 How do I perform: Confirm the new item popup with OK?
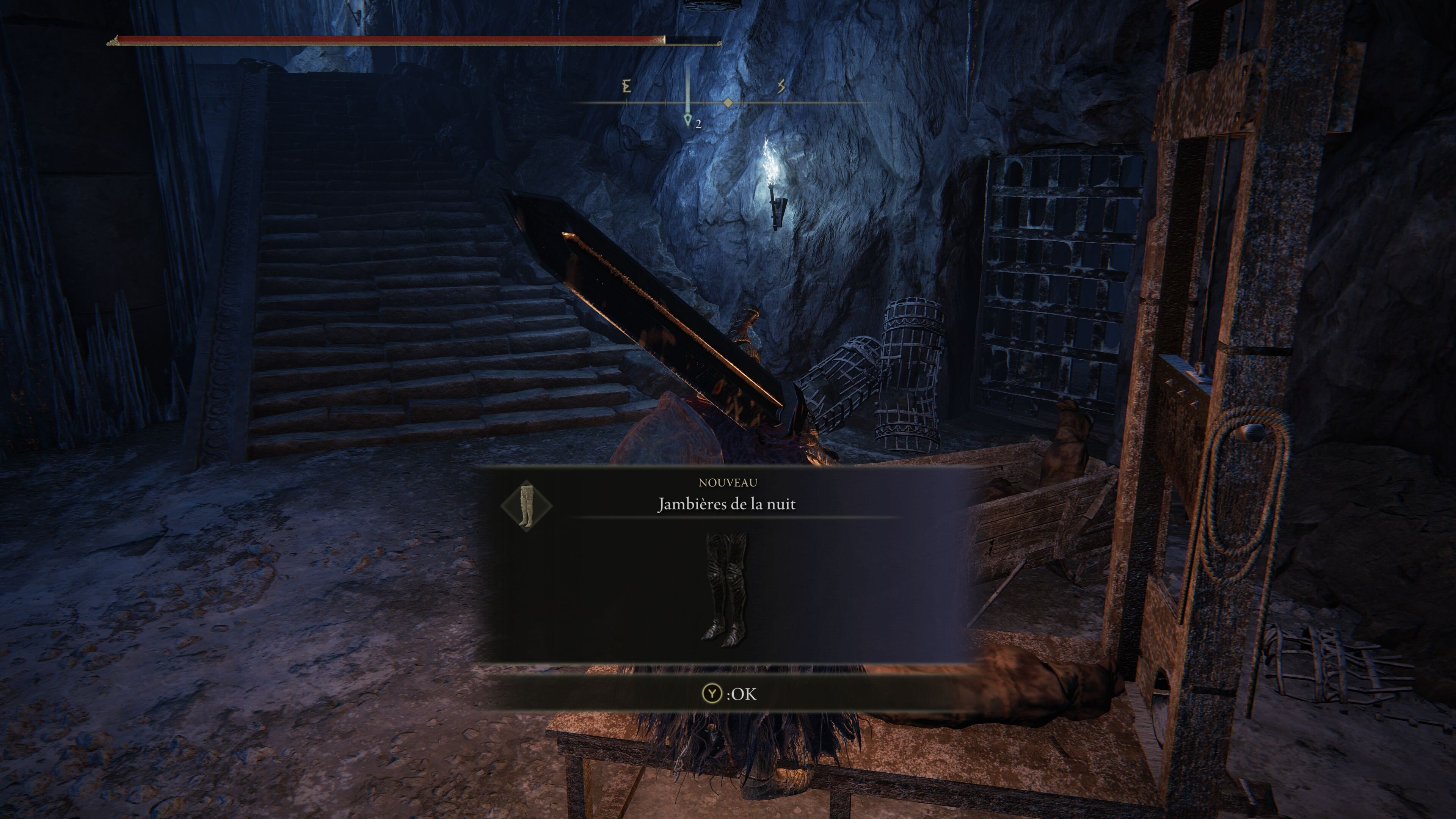pos(728,693)
